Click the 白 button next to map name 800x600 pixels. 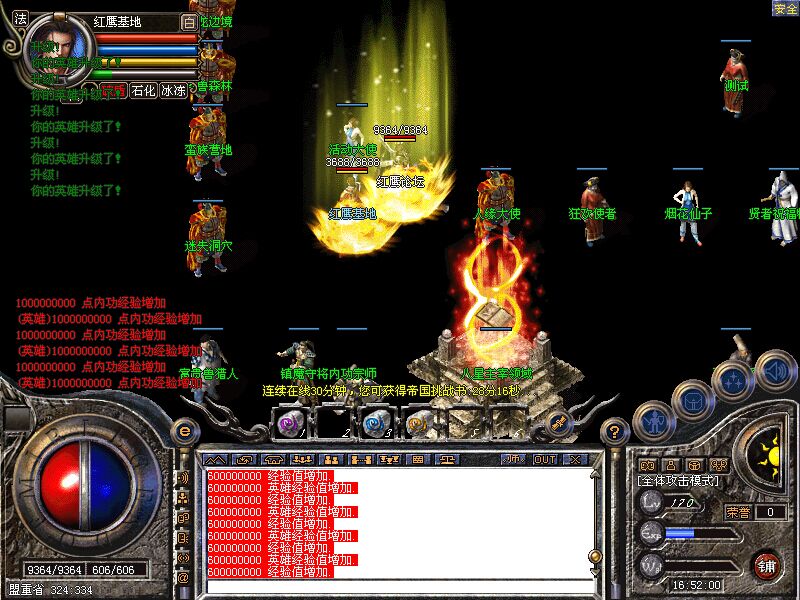coord(189,21)
